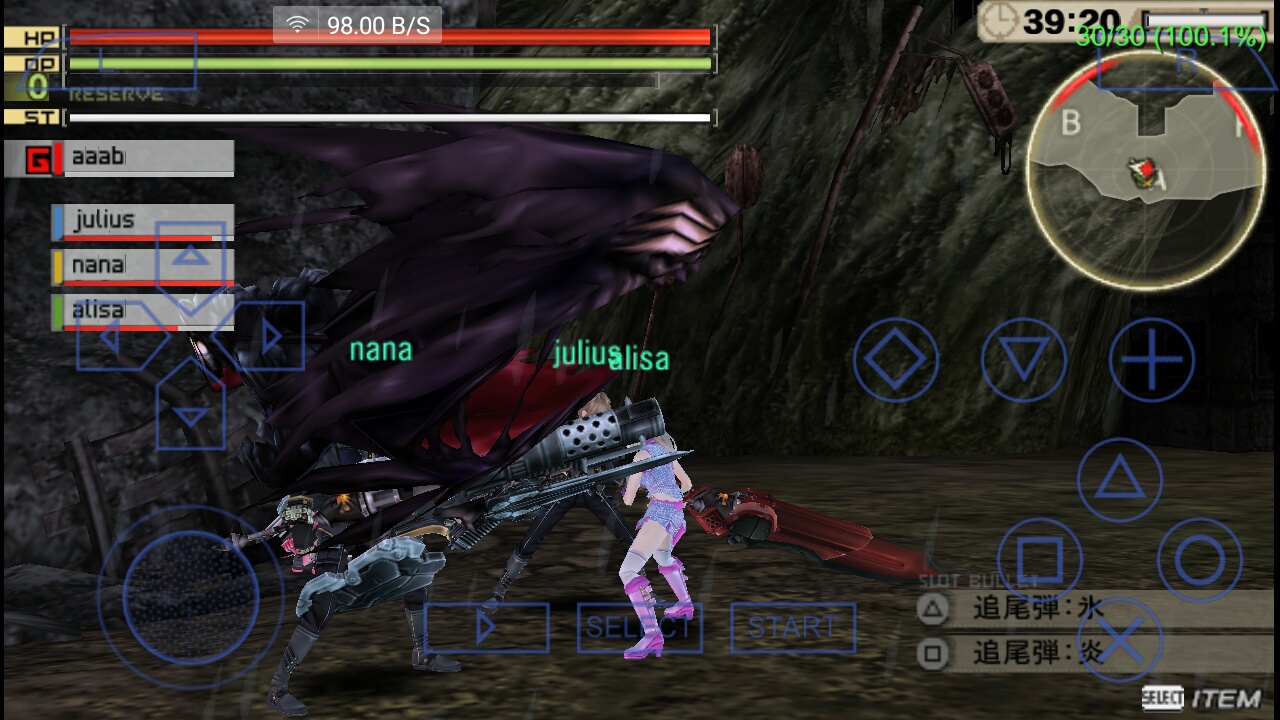Tap the round plus-symbol touch button

[x=1151, y=360]
